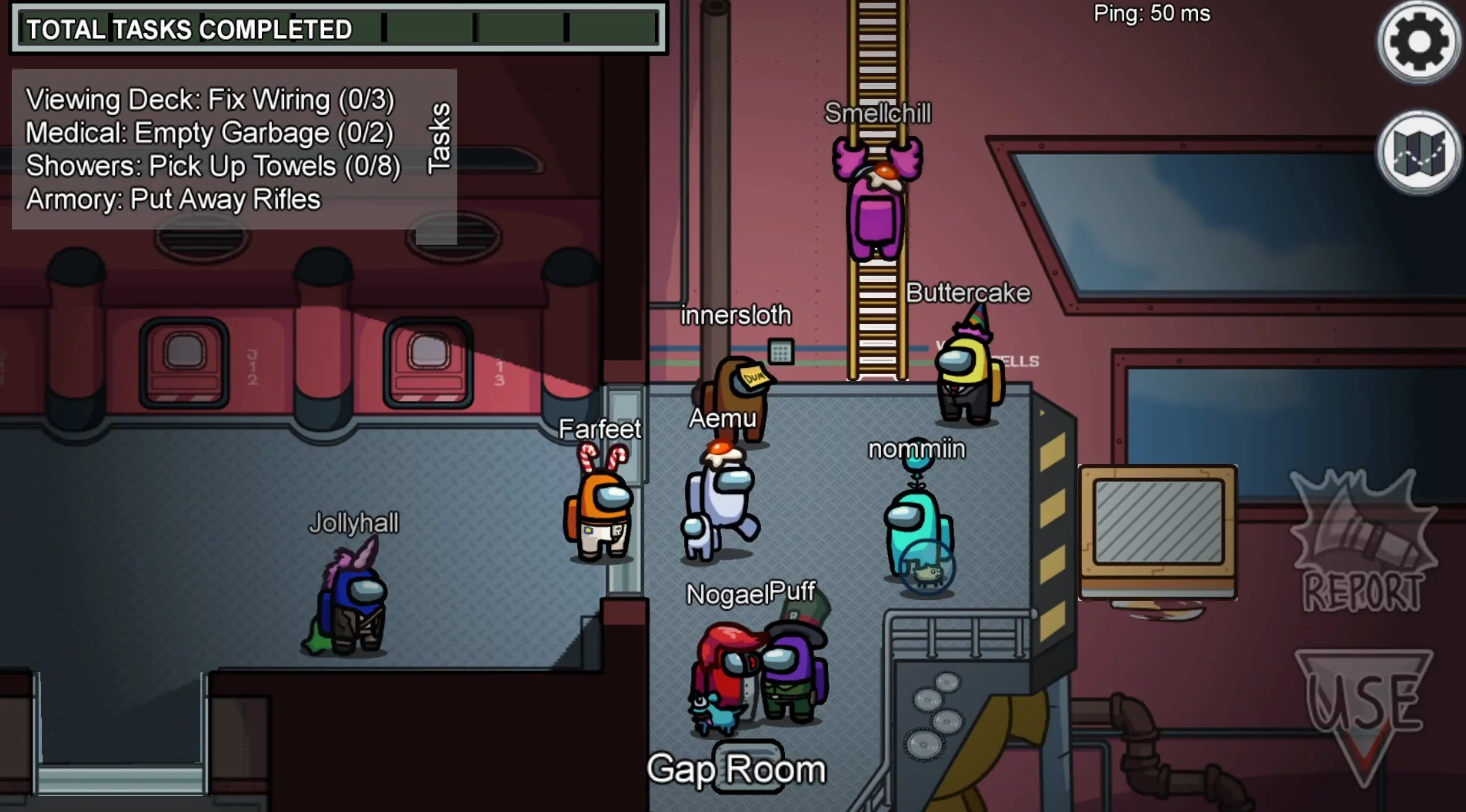Click the Gap Room label
Viewport: 1466px width, 812px height.
(x=737, y=768)
